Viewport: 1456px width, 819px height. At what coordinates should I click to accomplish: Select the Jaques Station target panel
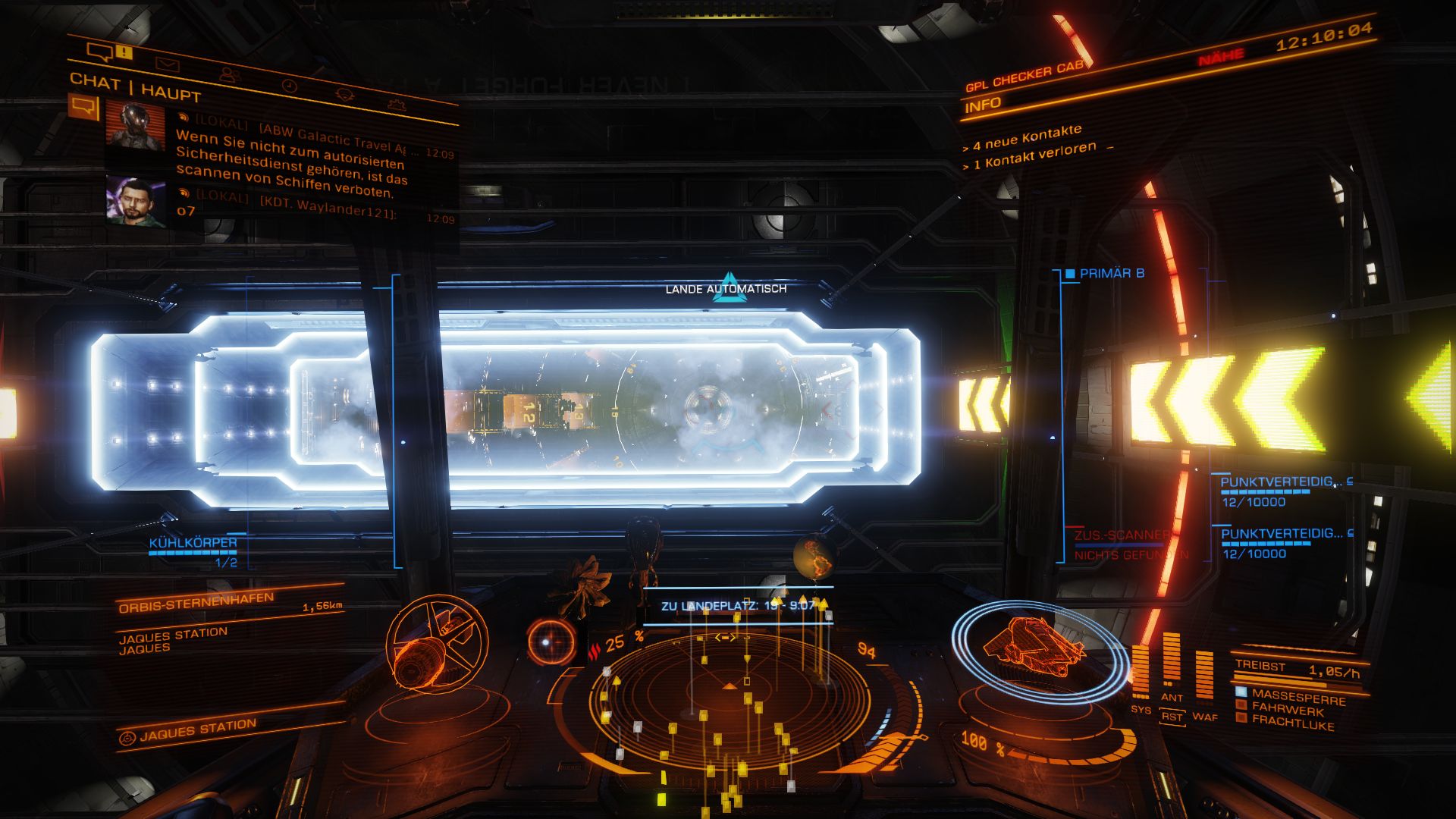(x=199, y=730)
